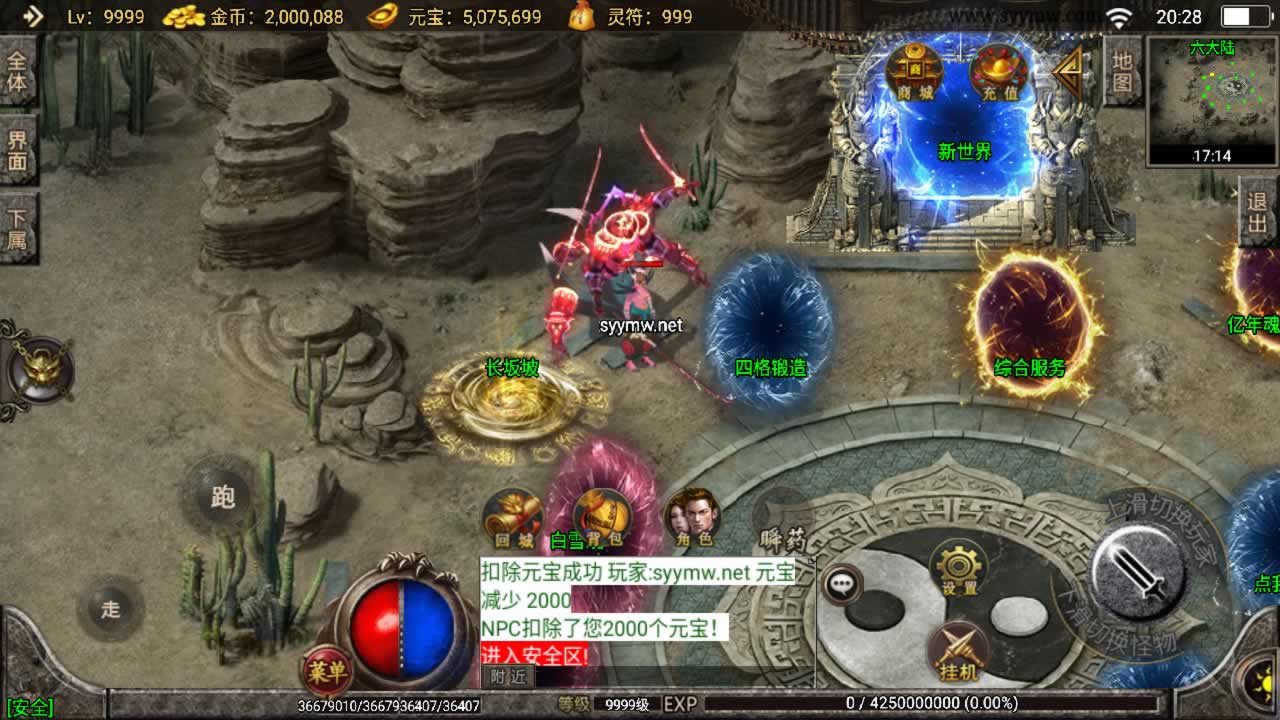Select the 界面 side tab
The image size is (1280, 720).
[17, 150]
